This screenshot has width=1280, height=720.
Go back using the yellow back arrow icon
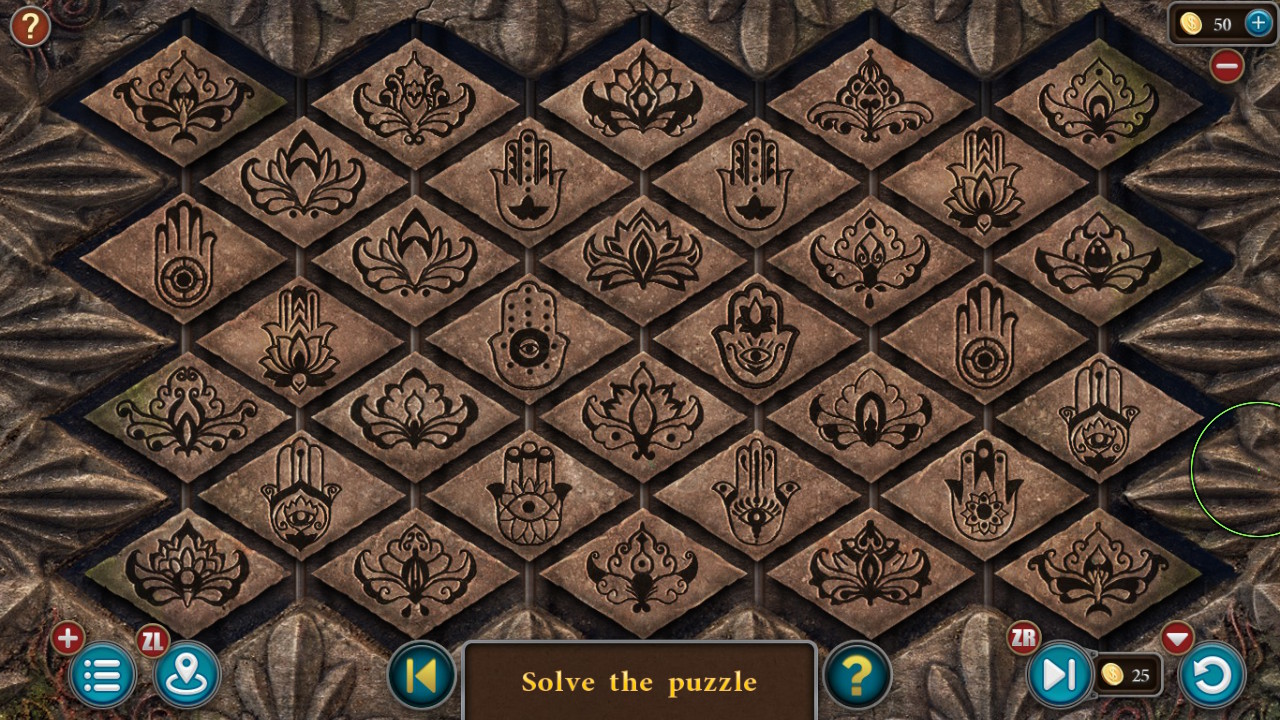(x=421, y=675)
